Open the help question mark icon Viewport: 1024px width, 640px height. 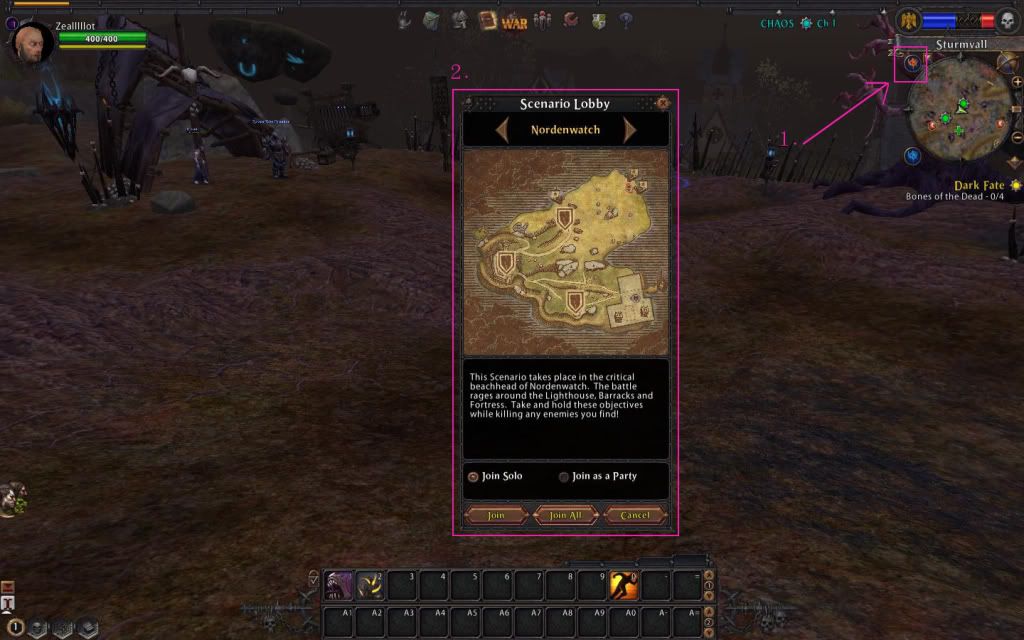click(x=626, y=19)
